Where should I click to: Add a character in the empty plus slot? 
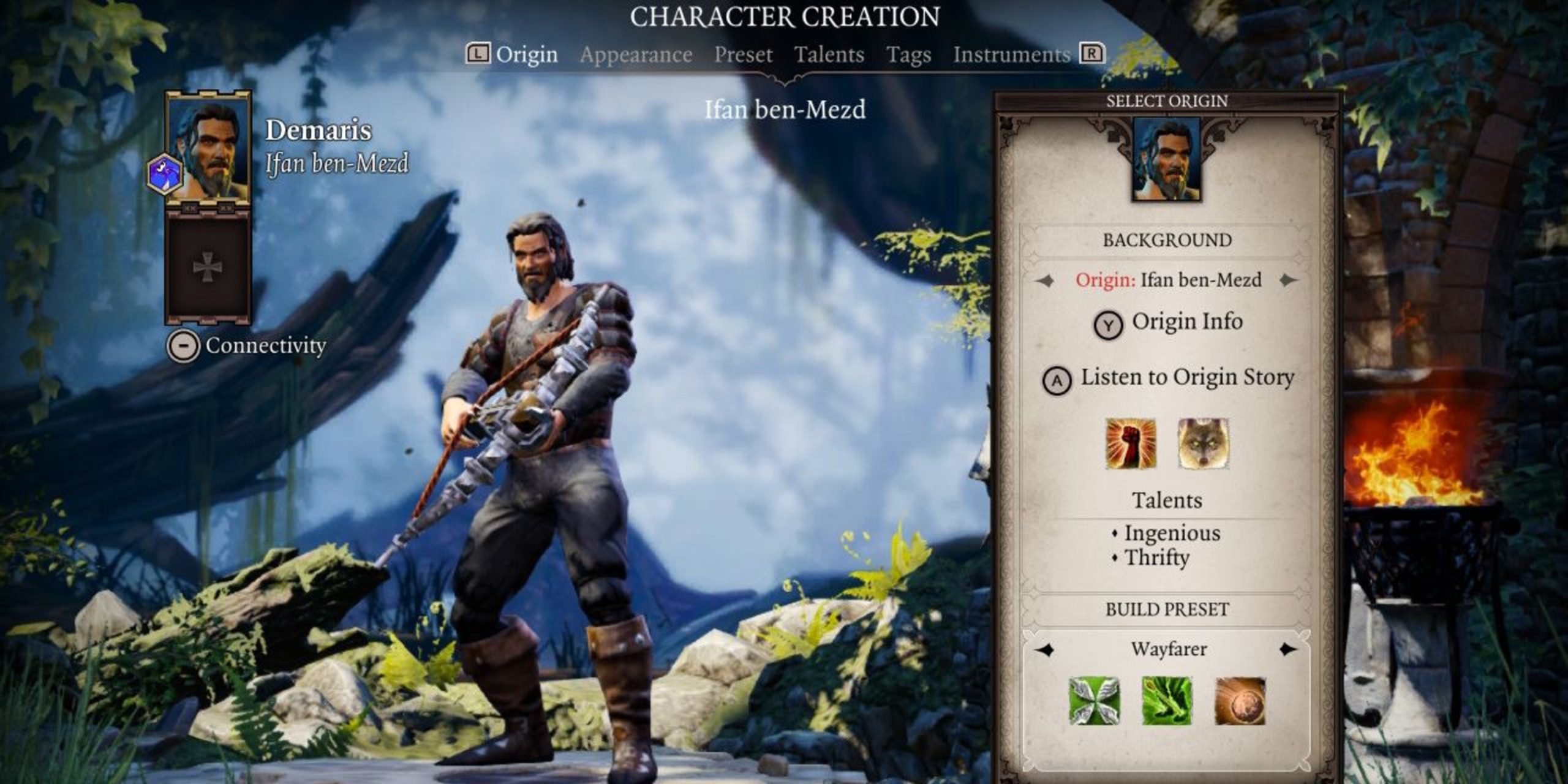click(208, 267)
